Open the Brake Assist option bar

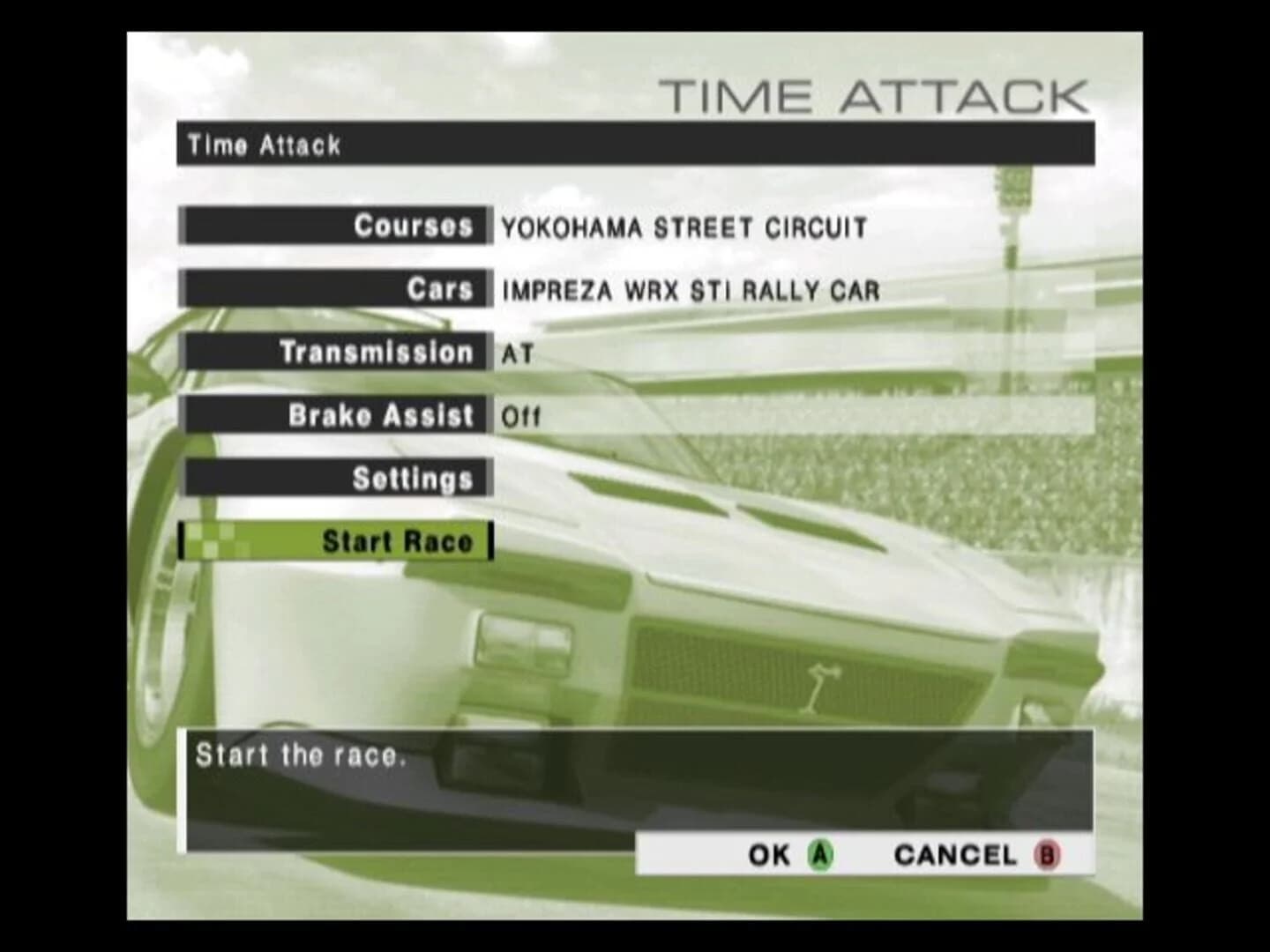coord(335,414)
